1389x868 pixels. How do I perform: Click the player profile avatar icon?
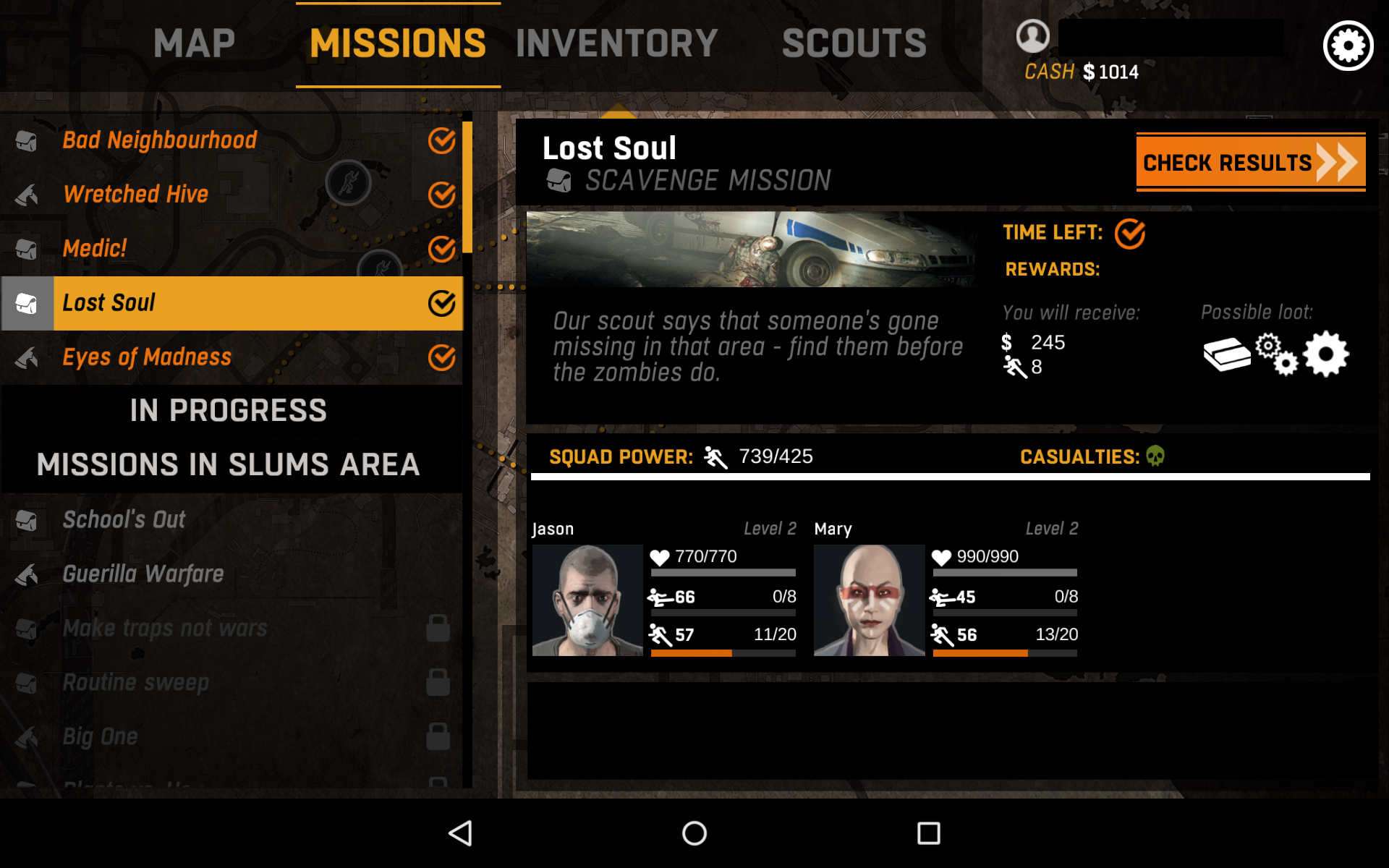click(1032, 35)
